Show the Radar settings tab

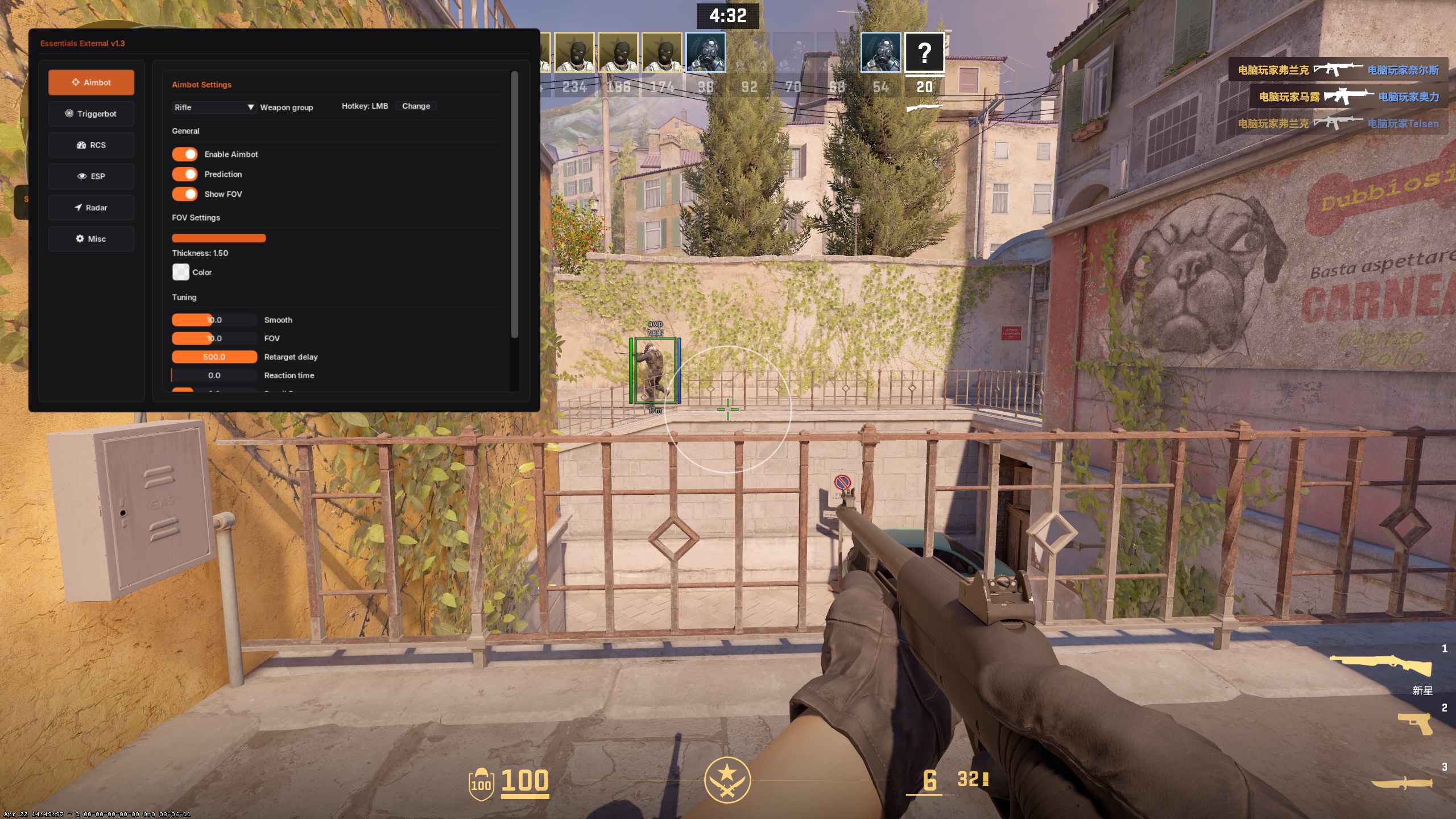point(91,208)
